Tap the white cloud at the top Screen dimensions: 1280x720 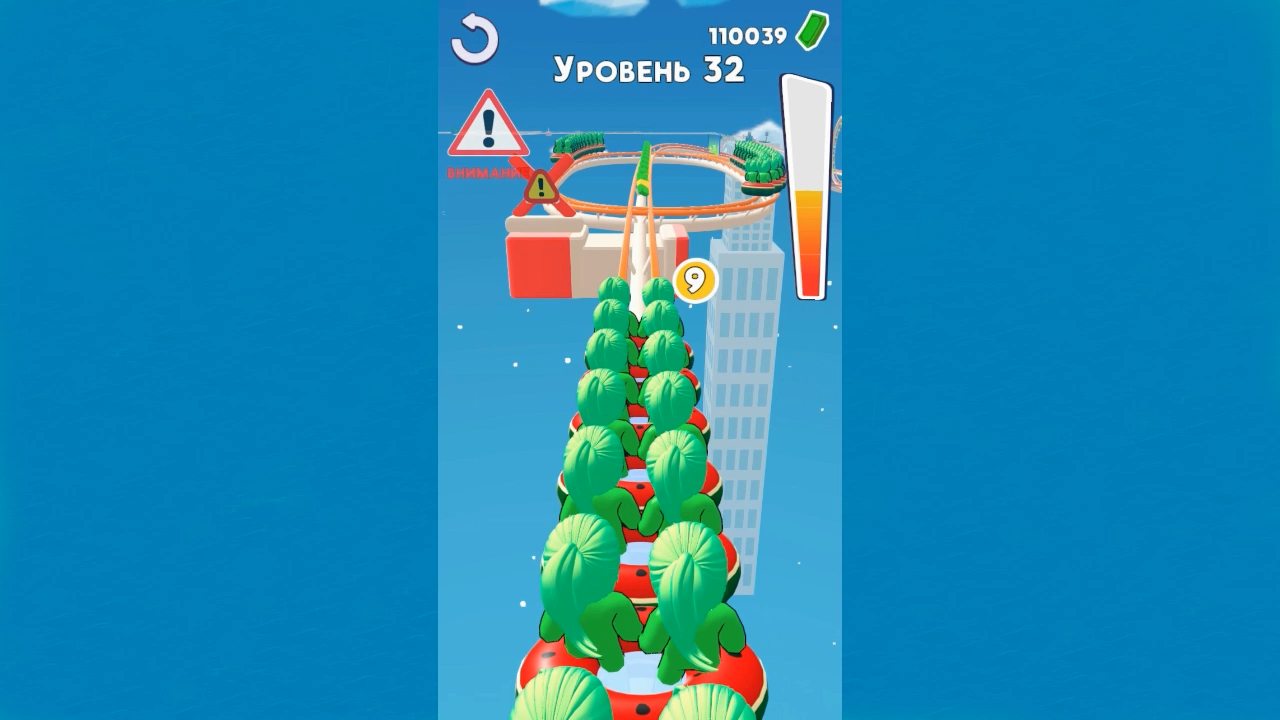pos(590,10)
